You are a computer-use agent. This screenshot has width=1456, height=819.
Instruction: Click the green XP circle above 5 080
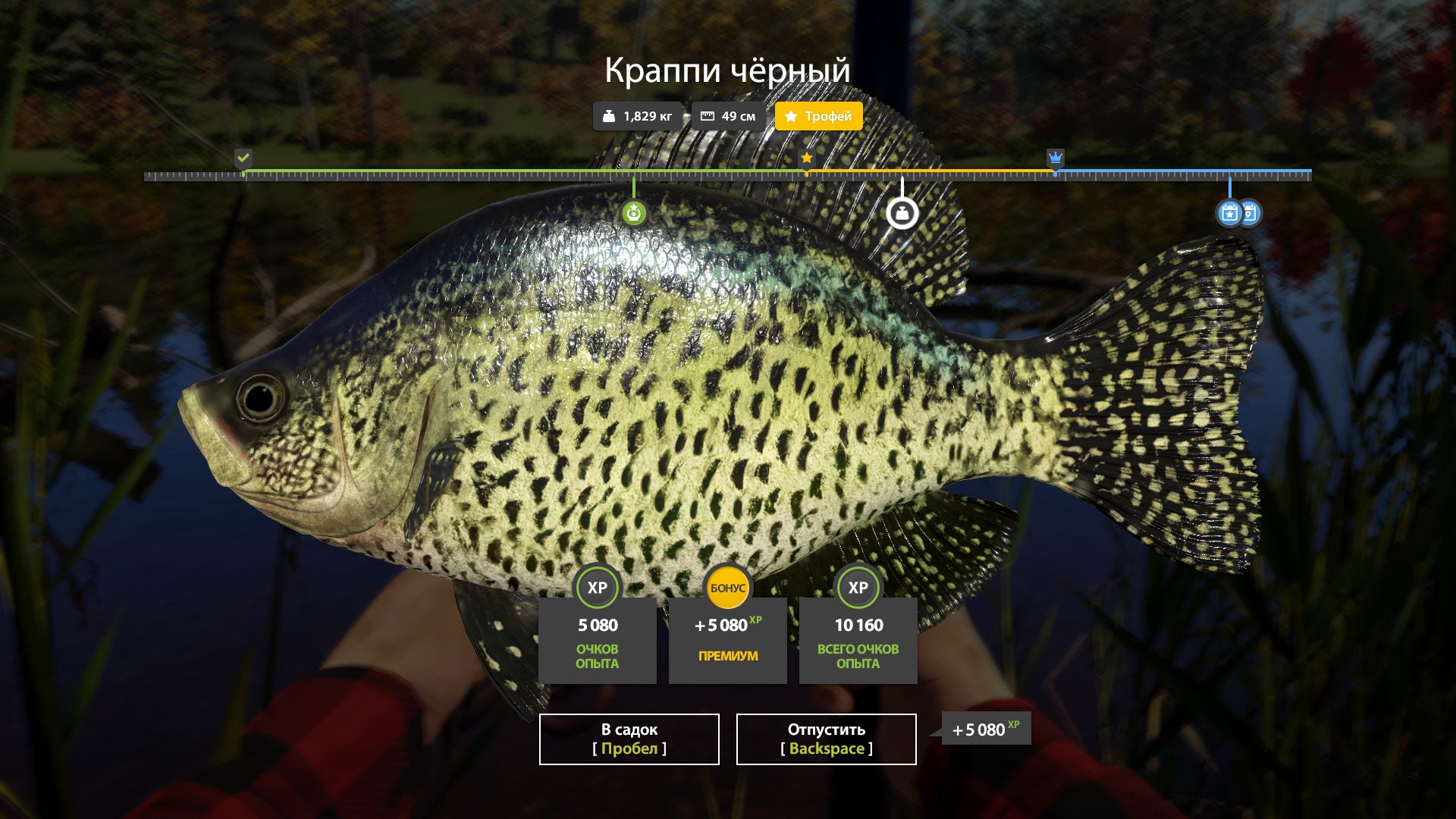[x=597, y=586]
